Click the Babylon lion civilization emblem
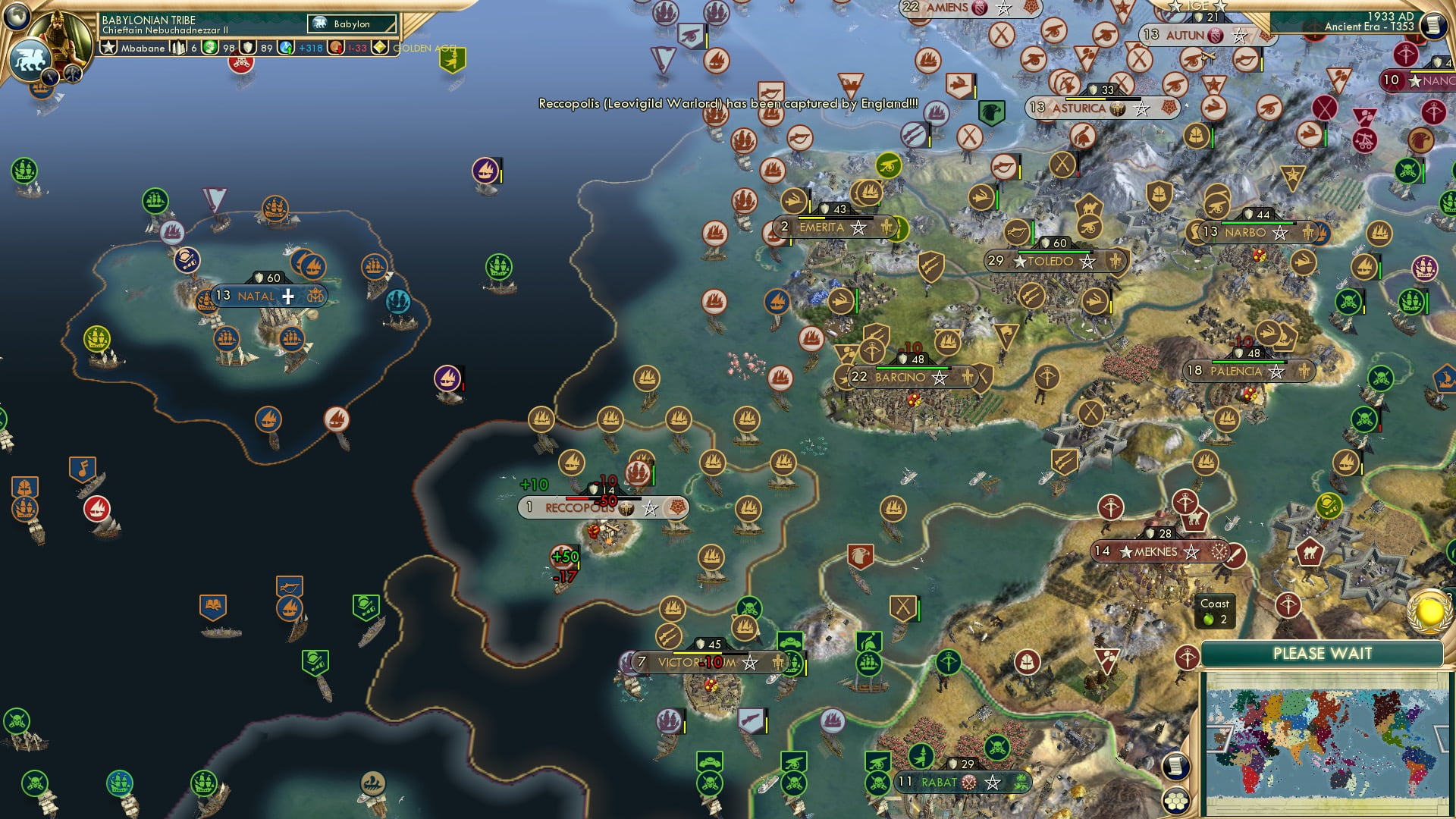Image resolution: width=1456 pixels, height=819 pixels. pyautogui.click(x=30, y=59)
